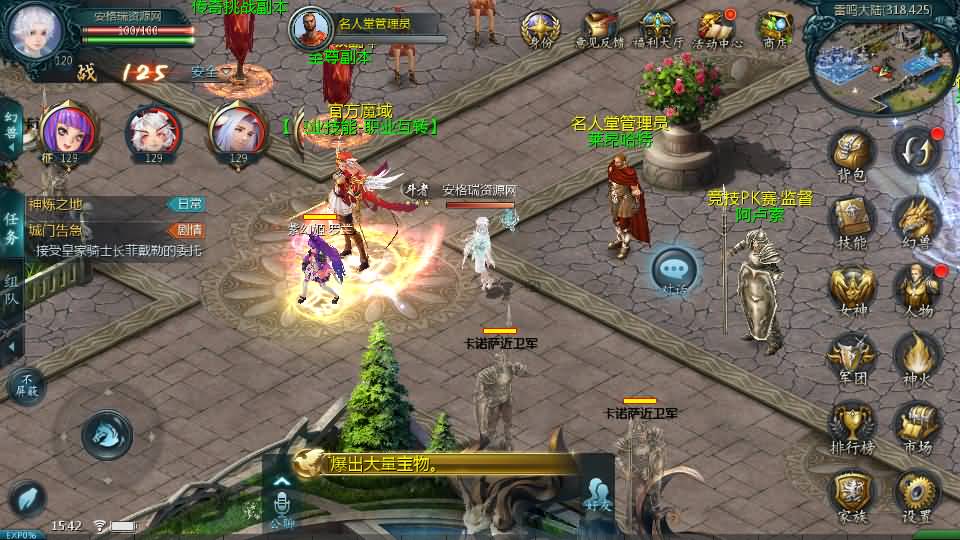Open the 军团 legion menu
Screen dimensions: 960x540
click(x=851, y=355)
